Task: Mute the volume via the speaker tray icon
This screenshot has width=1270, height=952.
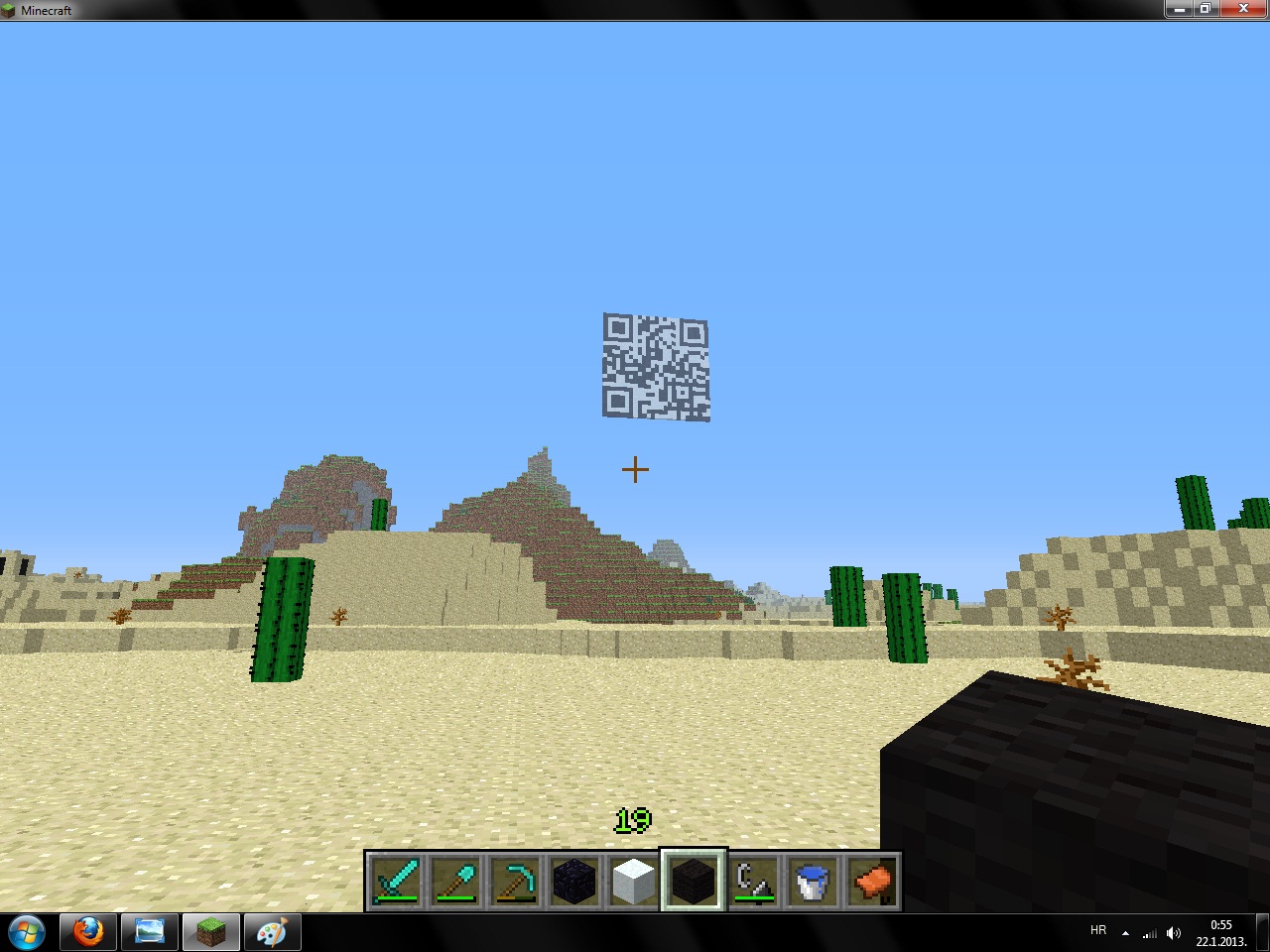Action: (x=1174, y=932)
